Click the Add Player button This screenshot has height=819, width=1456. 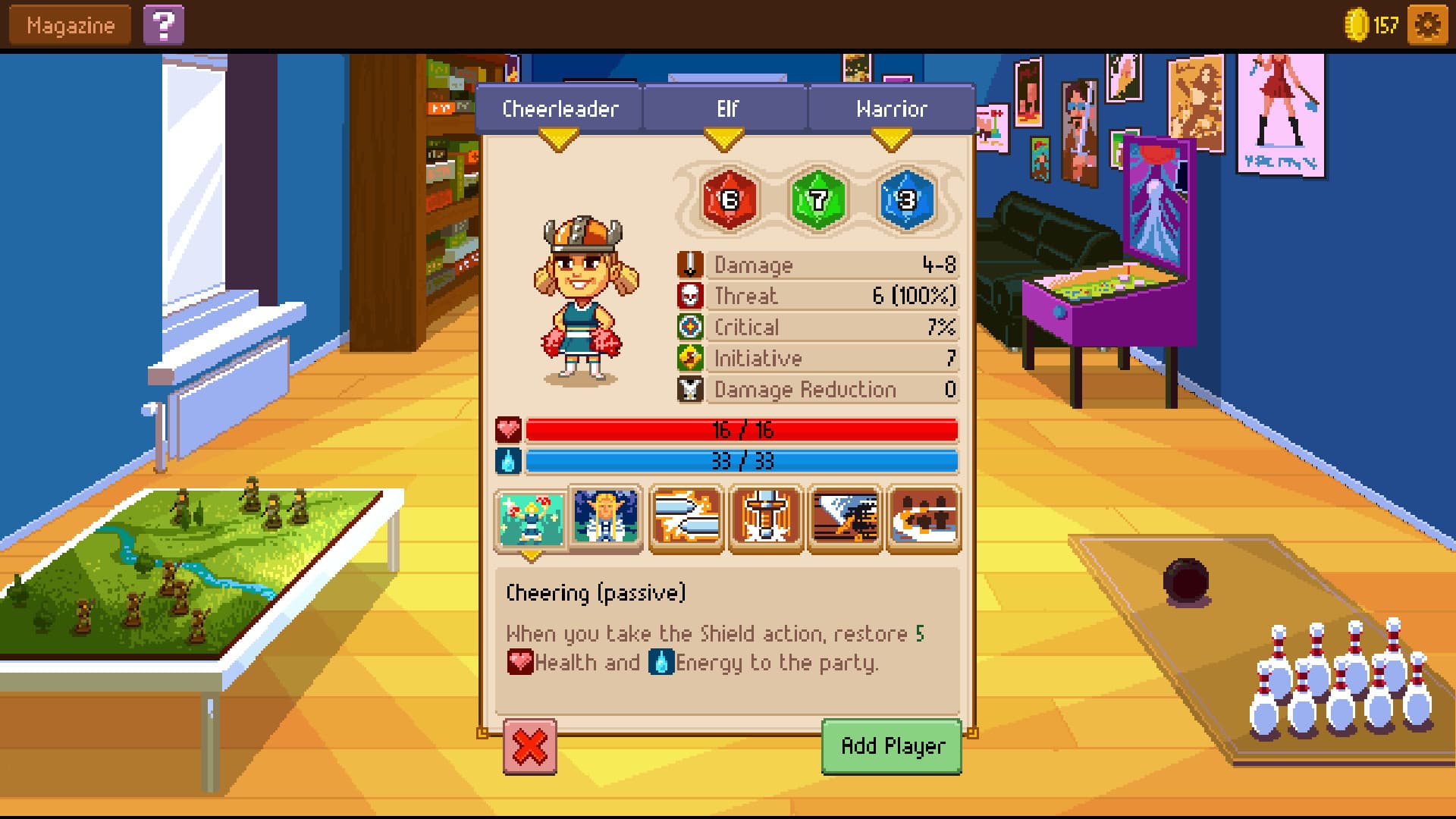point(891,745)
